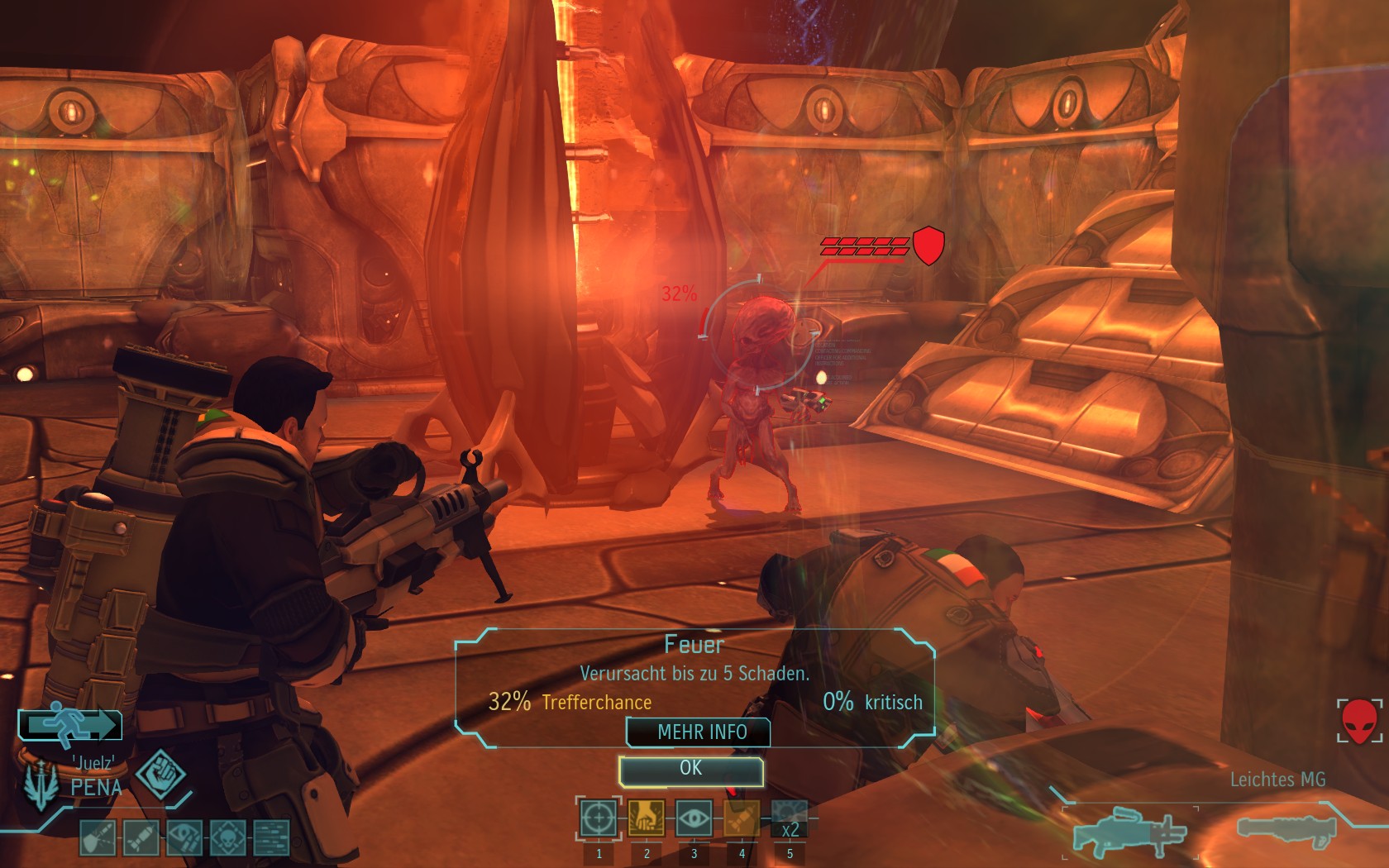The width and height of the screenshot is (1389, 868).
Task: Open MEHR INFO for shot details
Action: click(701, 732)
